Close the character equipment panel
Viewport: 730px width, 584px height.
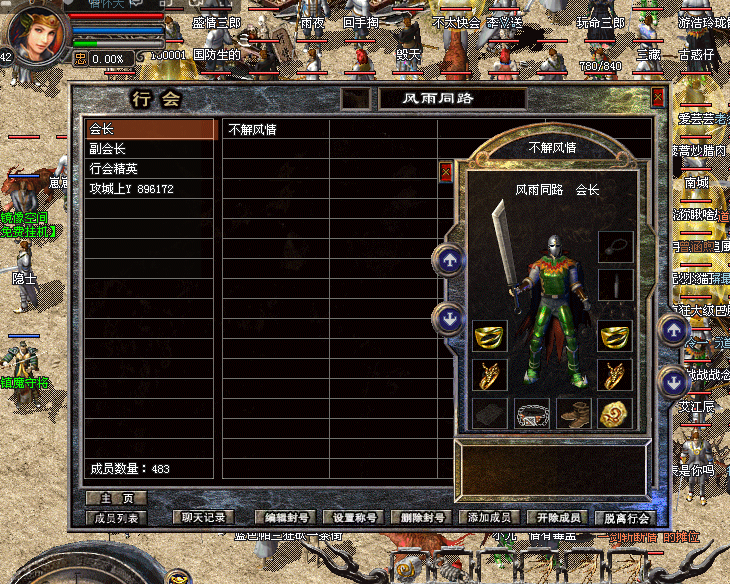[446, 172]
